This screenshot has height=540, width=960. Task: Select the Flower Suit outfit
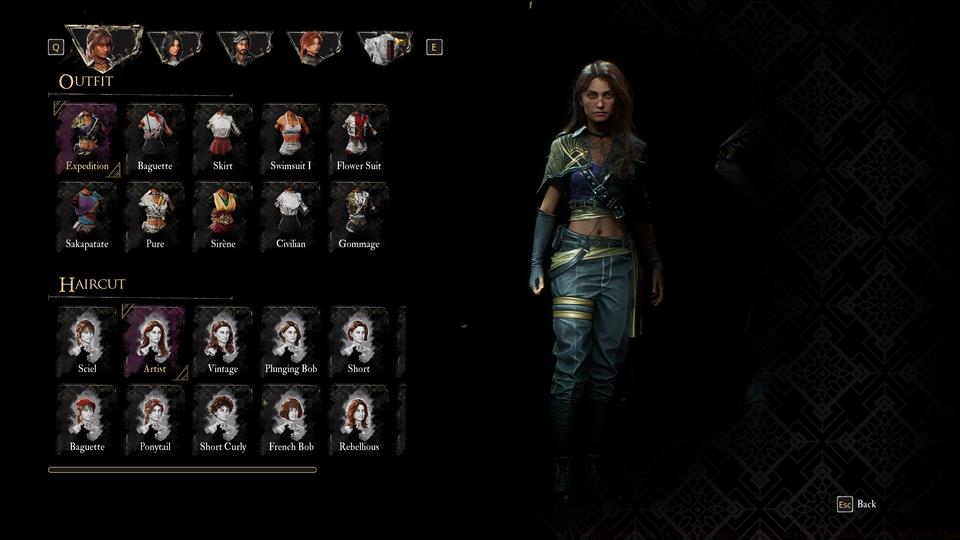359,138
